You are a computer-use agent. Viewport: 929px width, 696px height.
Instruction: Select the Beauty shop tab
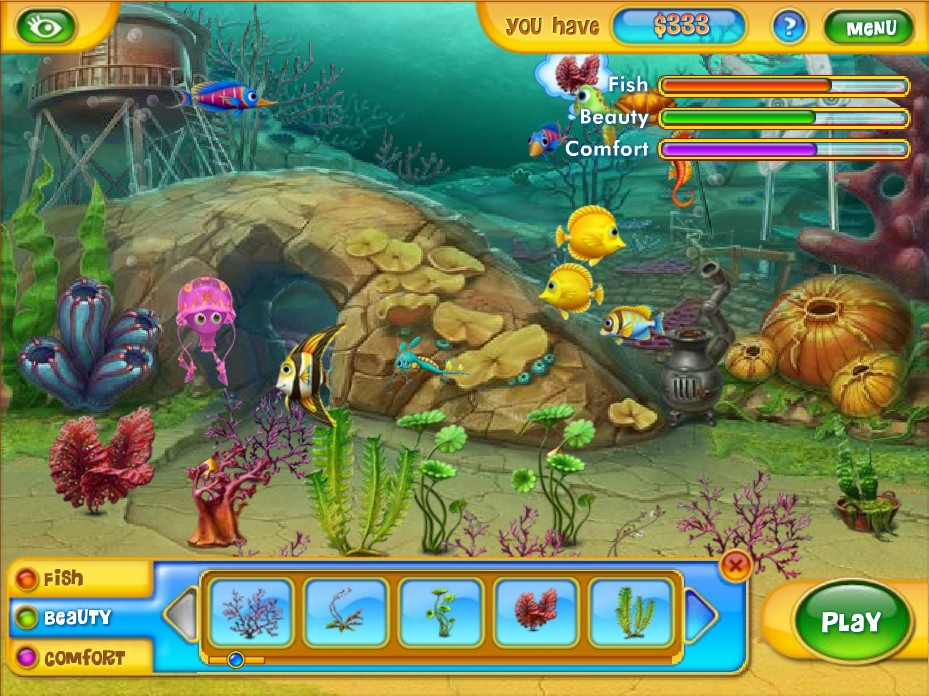pyautogui.click(x=78, y=618)
